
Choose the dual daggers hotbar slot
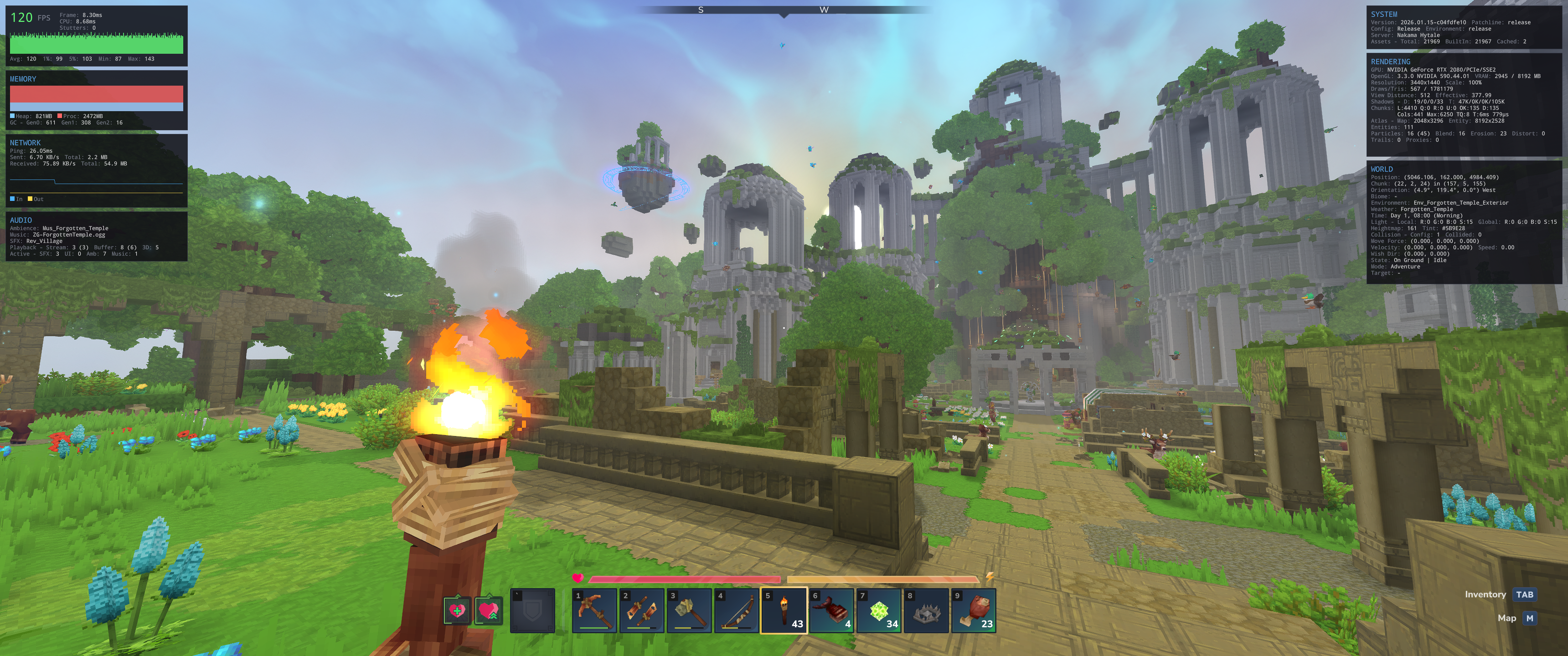pos(642,610)
